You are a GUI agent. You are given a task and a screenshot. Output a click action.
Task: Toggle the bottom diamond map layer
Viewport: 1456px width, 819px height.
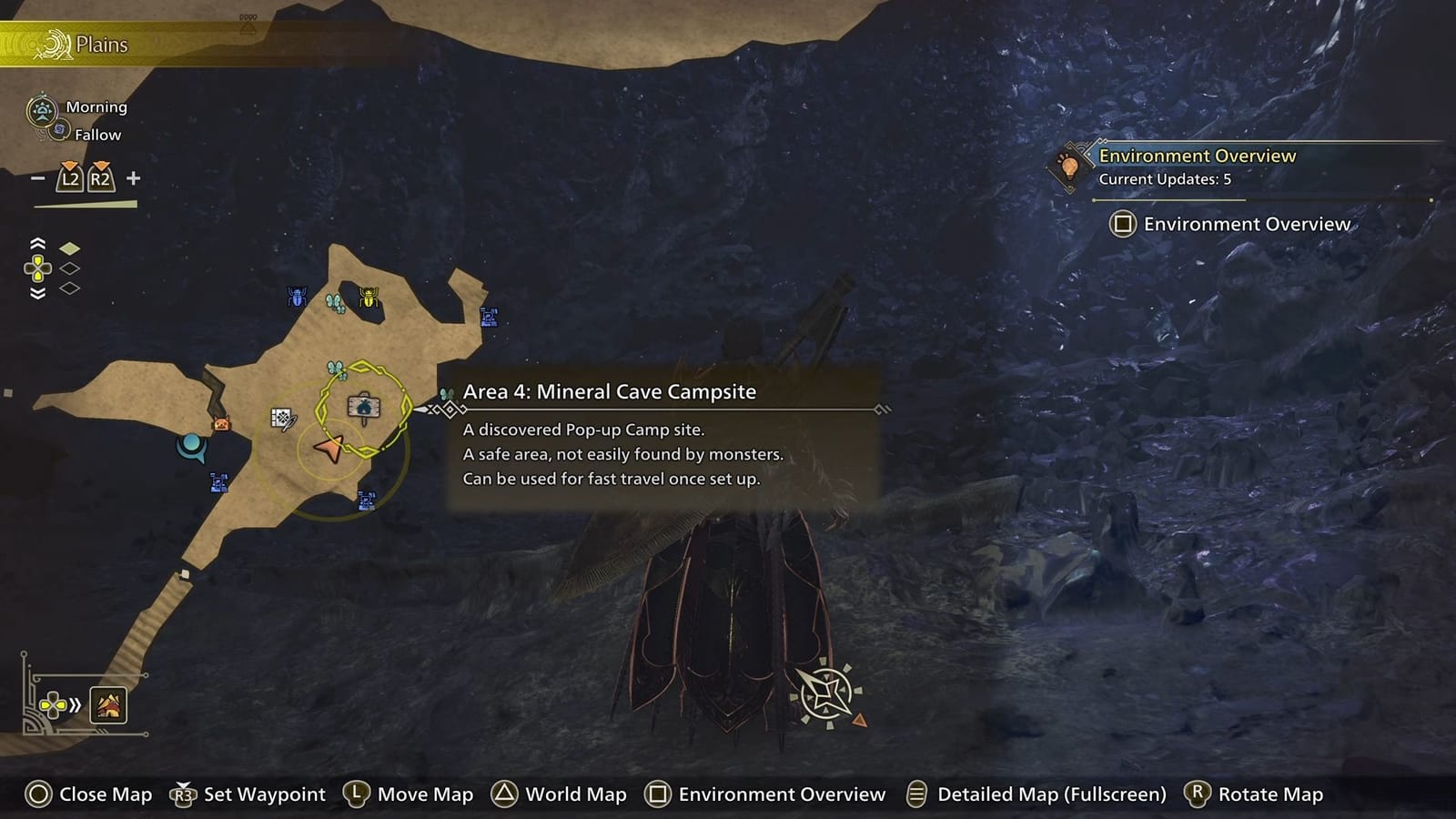69,288
